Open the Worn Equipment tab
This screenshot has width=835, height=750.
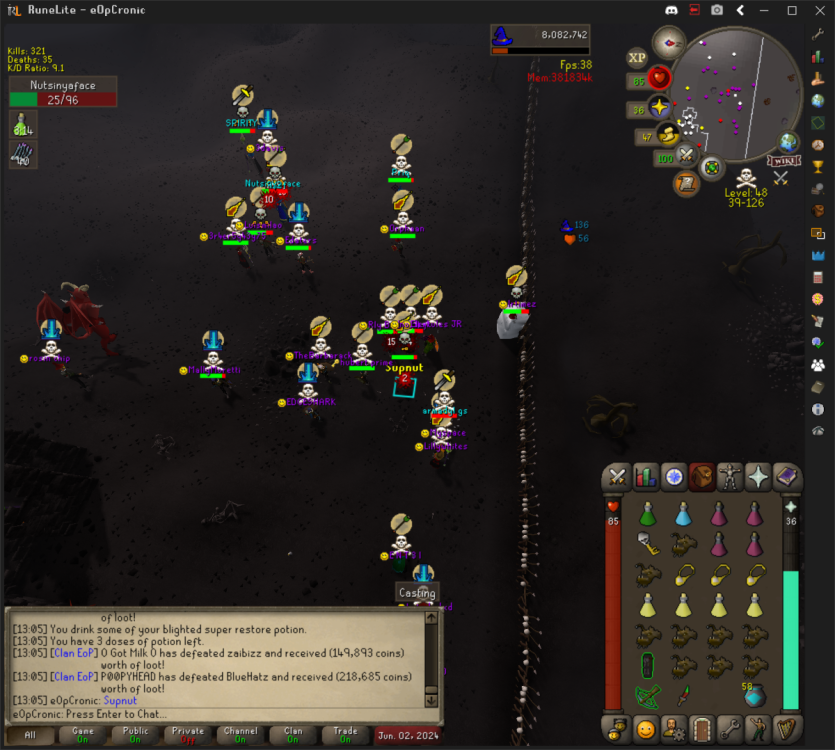click(731, 477)
